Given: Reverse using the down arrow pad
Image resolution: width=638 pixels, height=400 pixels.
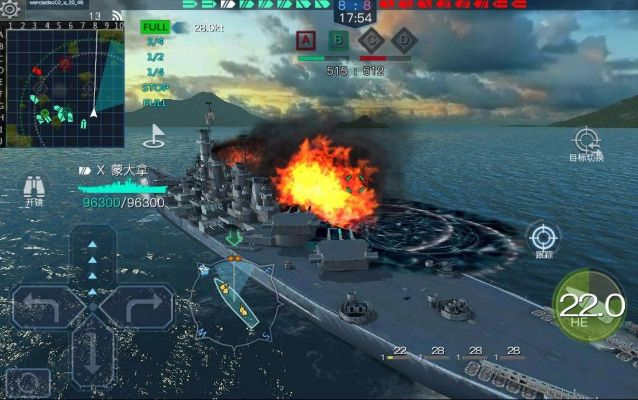Looking at the screenshot, I should 92,355.
